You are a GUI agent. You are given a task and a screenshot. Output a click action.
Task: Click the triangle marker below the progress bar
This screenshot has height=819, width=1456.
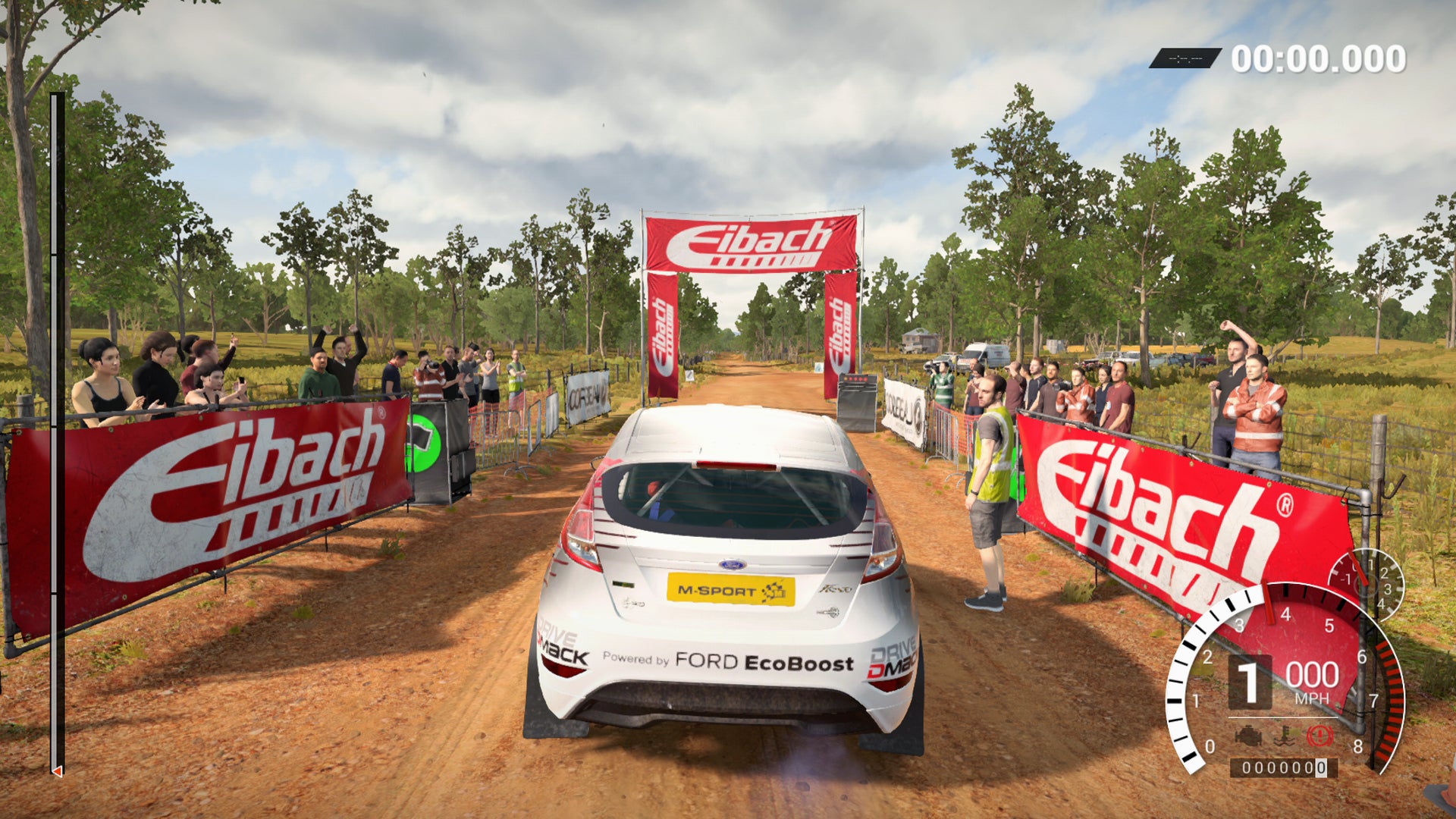[57, 771]
